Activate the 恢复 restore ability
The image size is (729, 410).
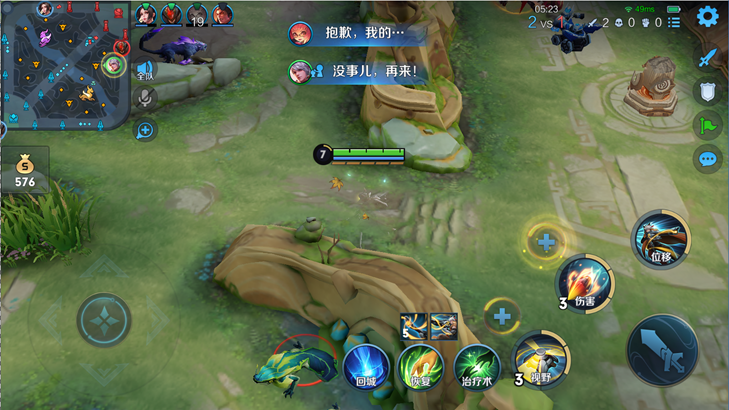(x=421, y=365)
